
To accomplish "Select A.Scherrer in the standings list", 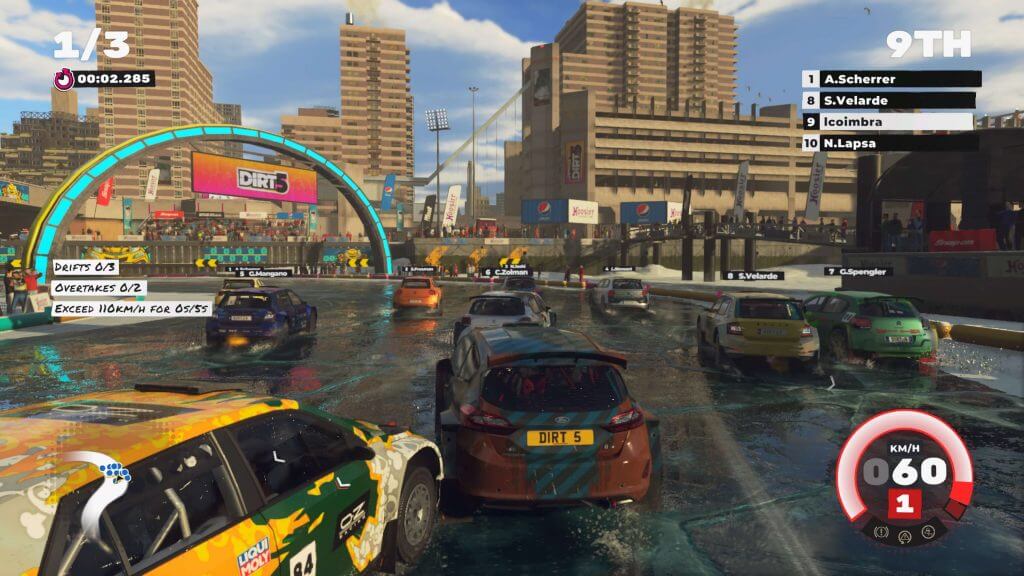I will point(890,79).
